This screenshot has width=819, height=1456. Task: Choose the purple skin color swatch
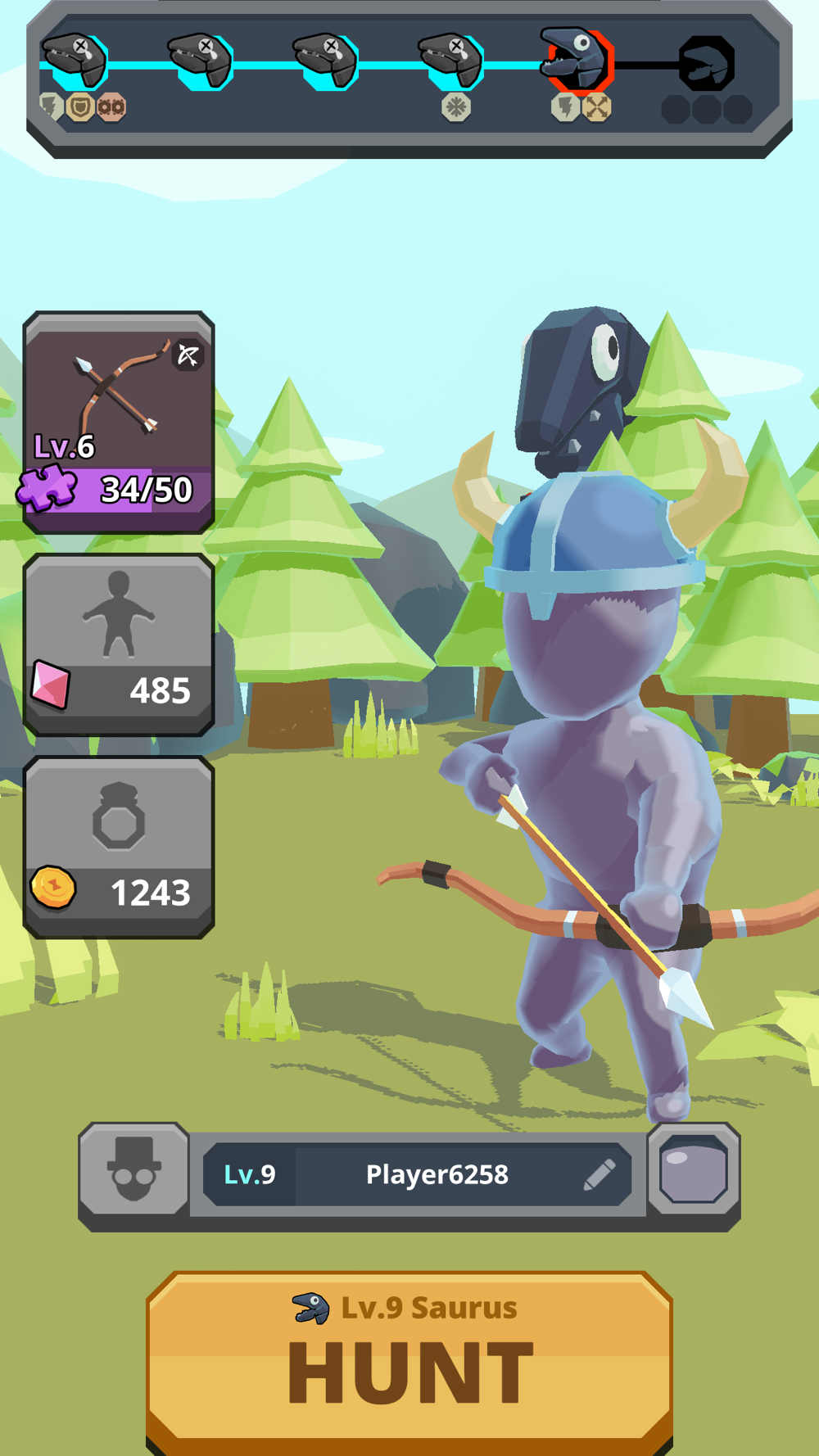[694, 1169]
